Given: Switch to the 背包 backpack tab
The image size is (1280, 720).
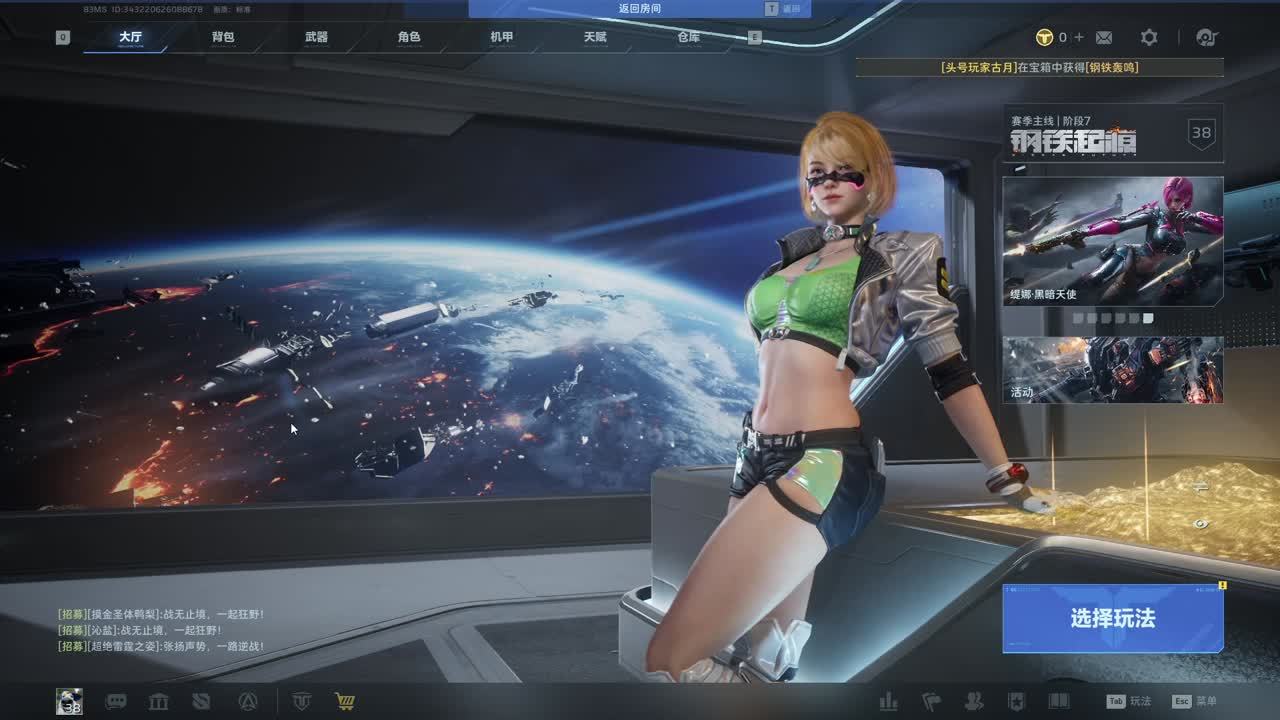Looking at the screenshot, I should [223, 37].
